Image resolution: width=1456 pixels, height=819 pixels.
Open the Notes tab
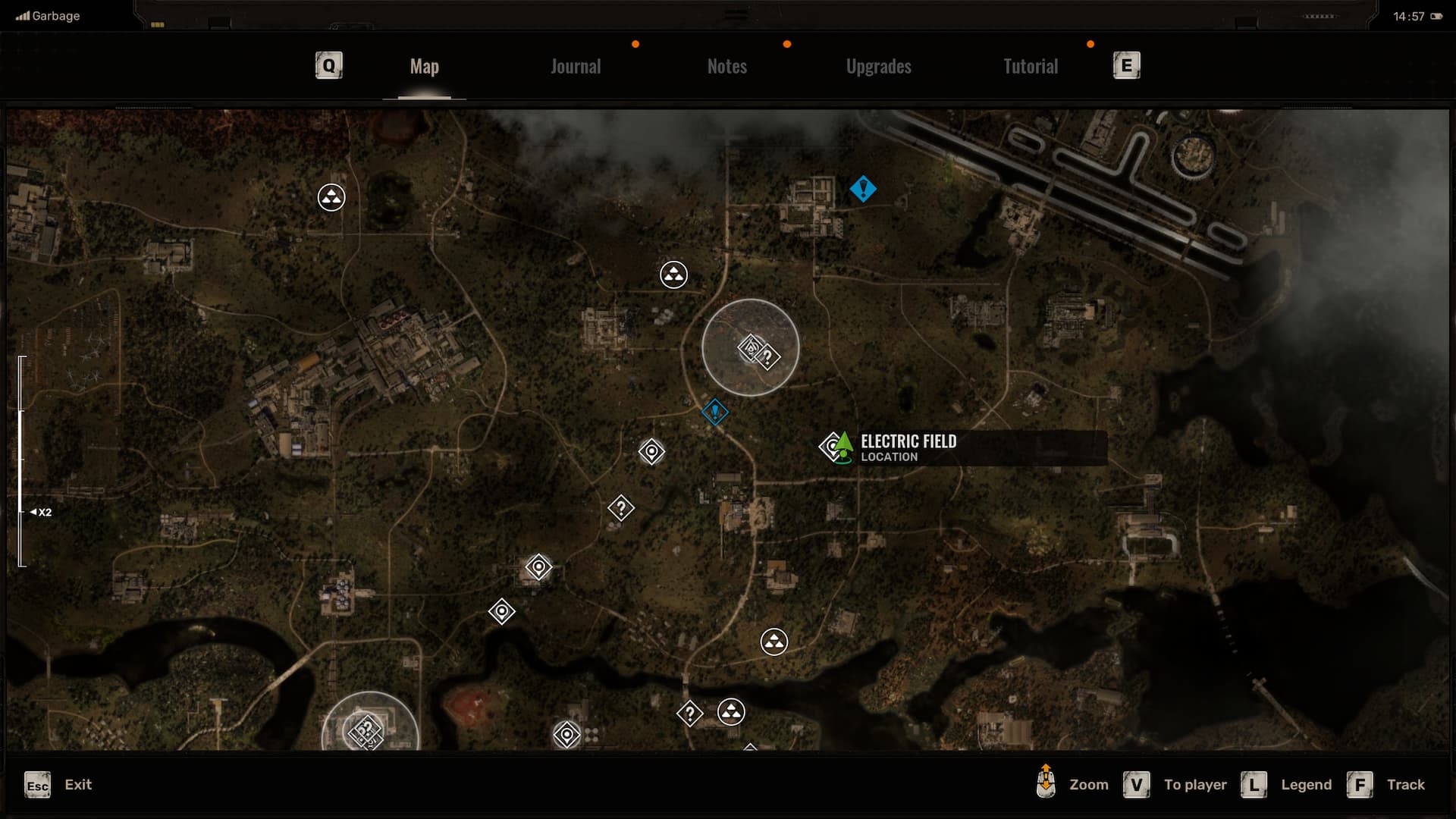click(726, 67)
